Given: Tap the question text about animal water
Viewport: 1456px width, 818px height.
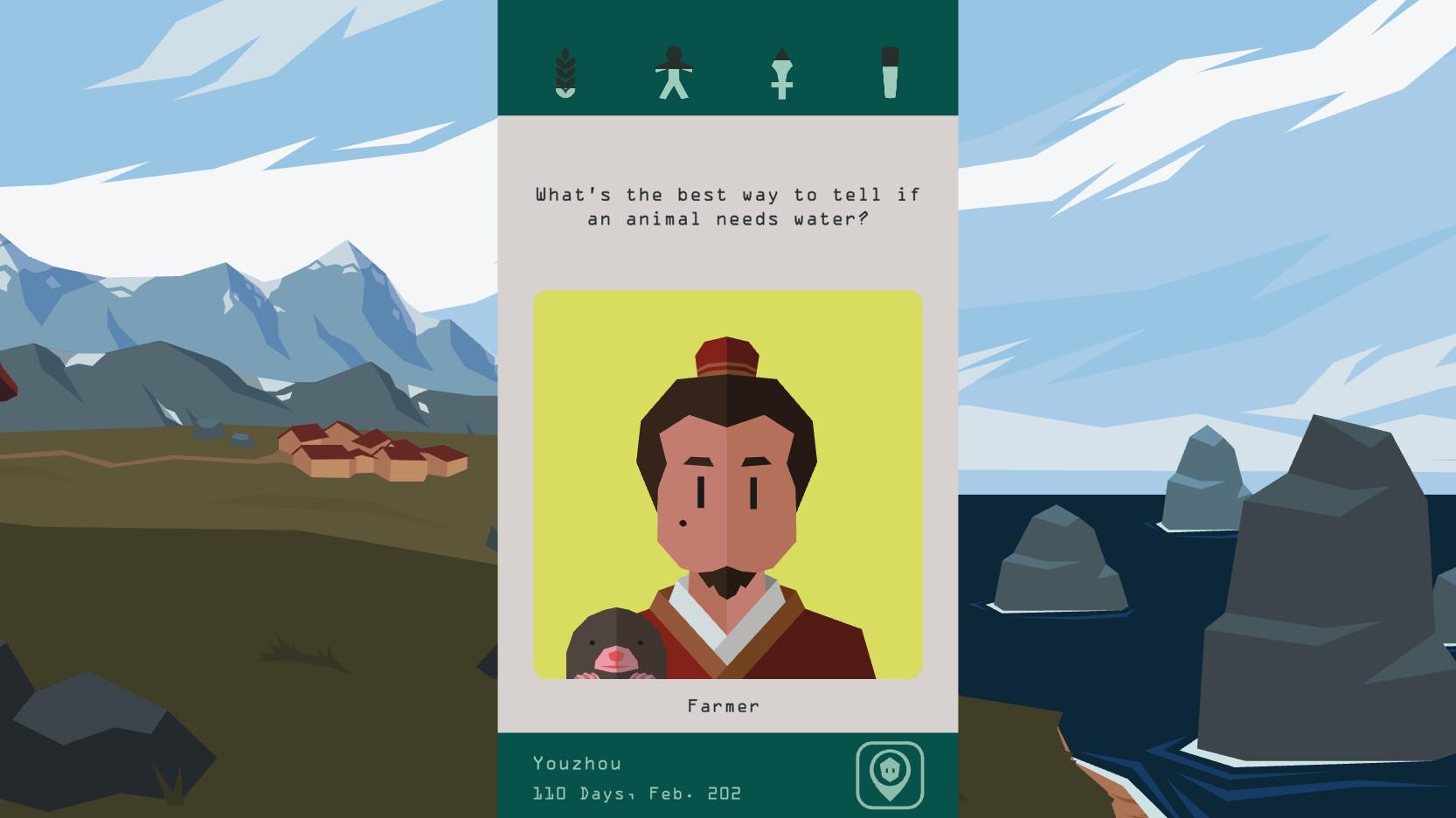Looking at the screenshot, I should pyautogui.click(x=729, y=207).
